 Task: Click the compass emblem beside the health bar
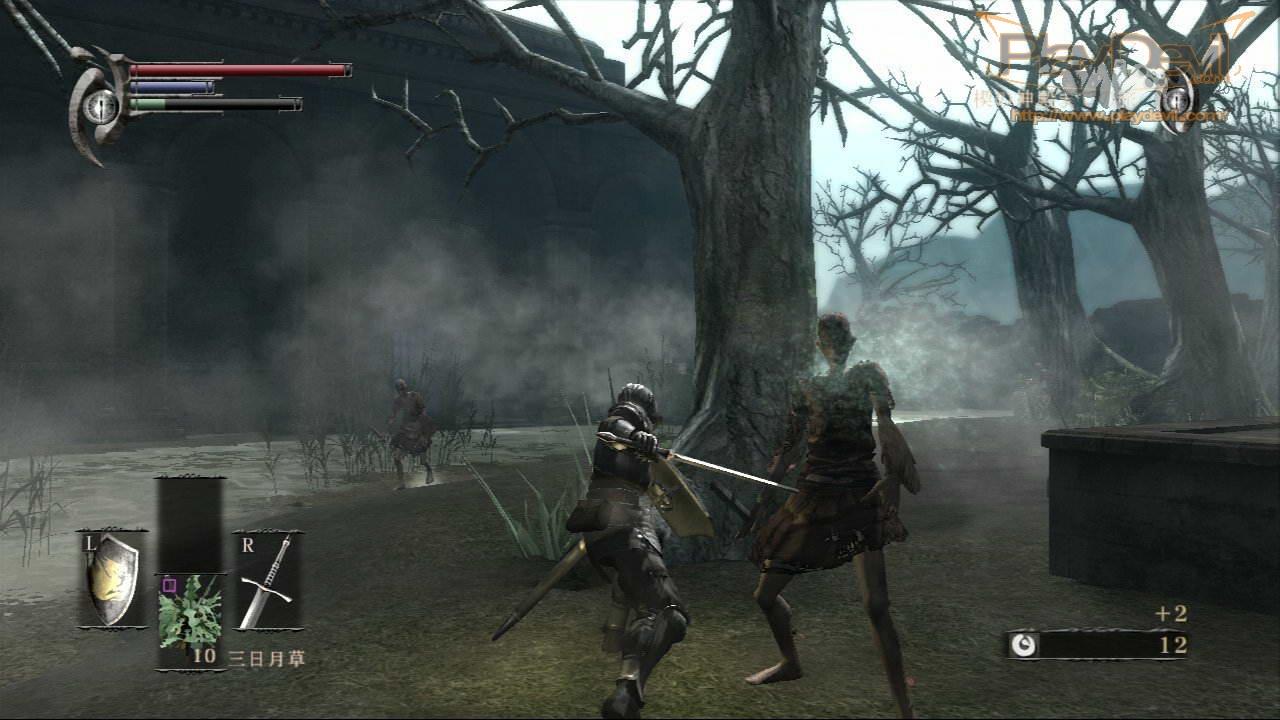100,106
